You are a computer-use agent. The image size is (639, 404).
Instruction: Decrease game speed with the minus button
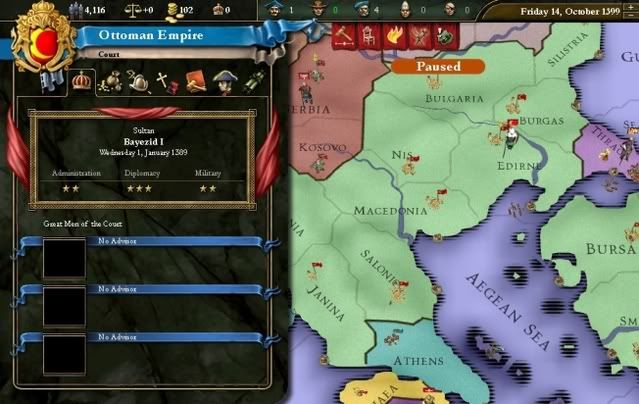(x=628, y=17)
